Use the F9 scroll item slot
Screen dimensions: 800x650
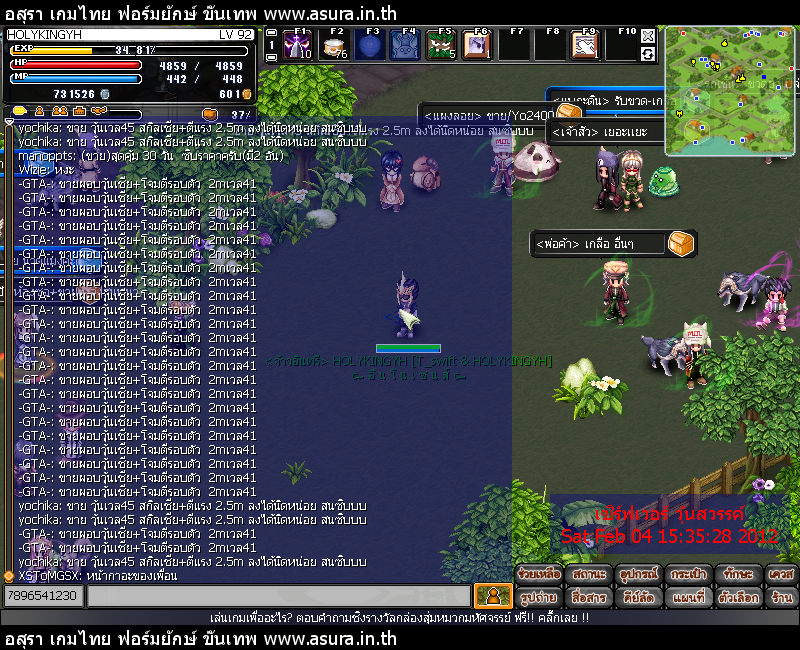click(x=585, y=45)
